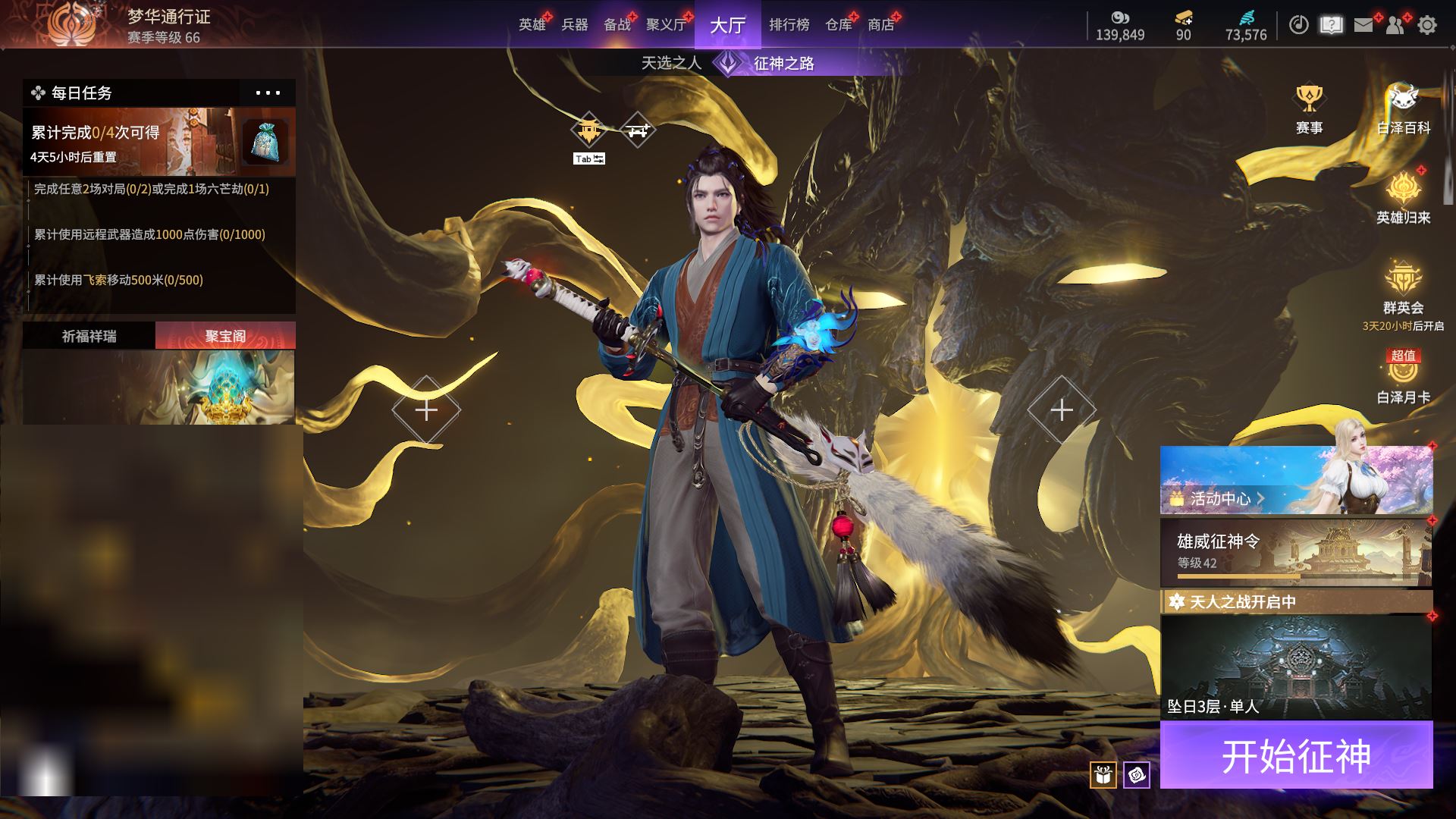Open the friends list icon
This screenshot has height=819, width=1456.
pyautogui.click(x=1395, y=25)
